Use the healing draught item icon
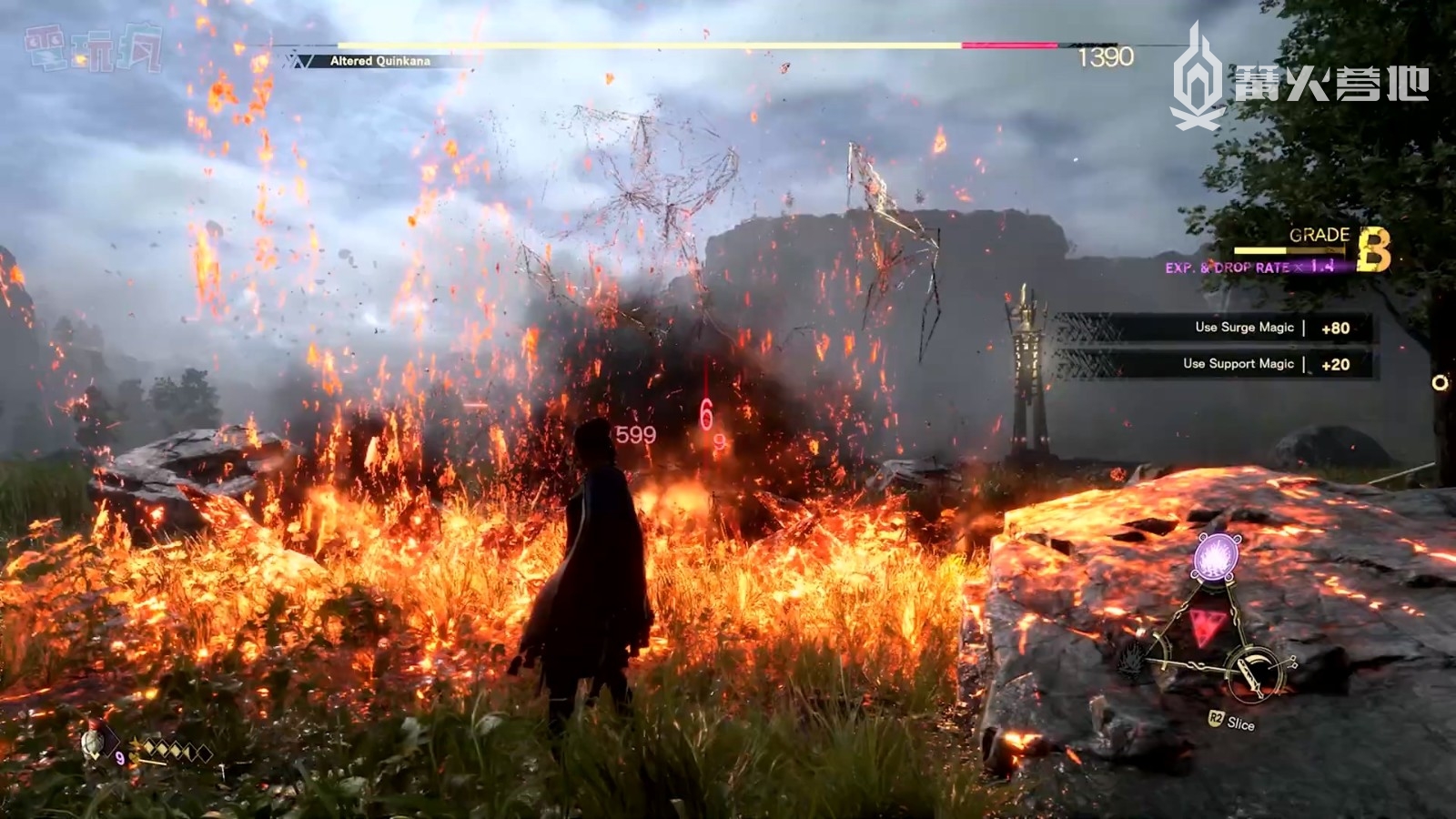 tap(94, 743)
